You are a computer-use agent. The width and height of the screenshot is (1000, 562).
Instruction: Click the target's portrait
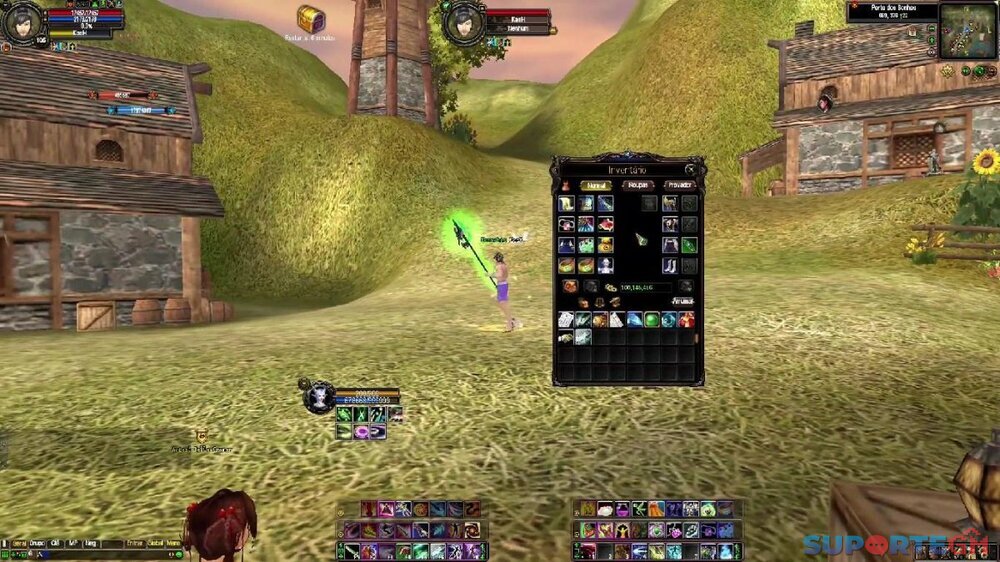click(463, 22)
